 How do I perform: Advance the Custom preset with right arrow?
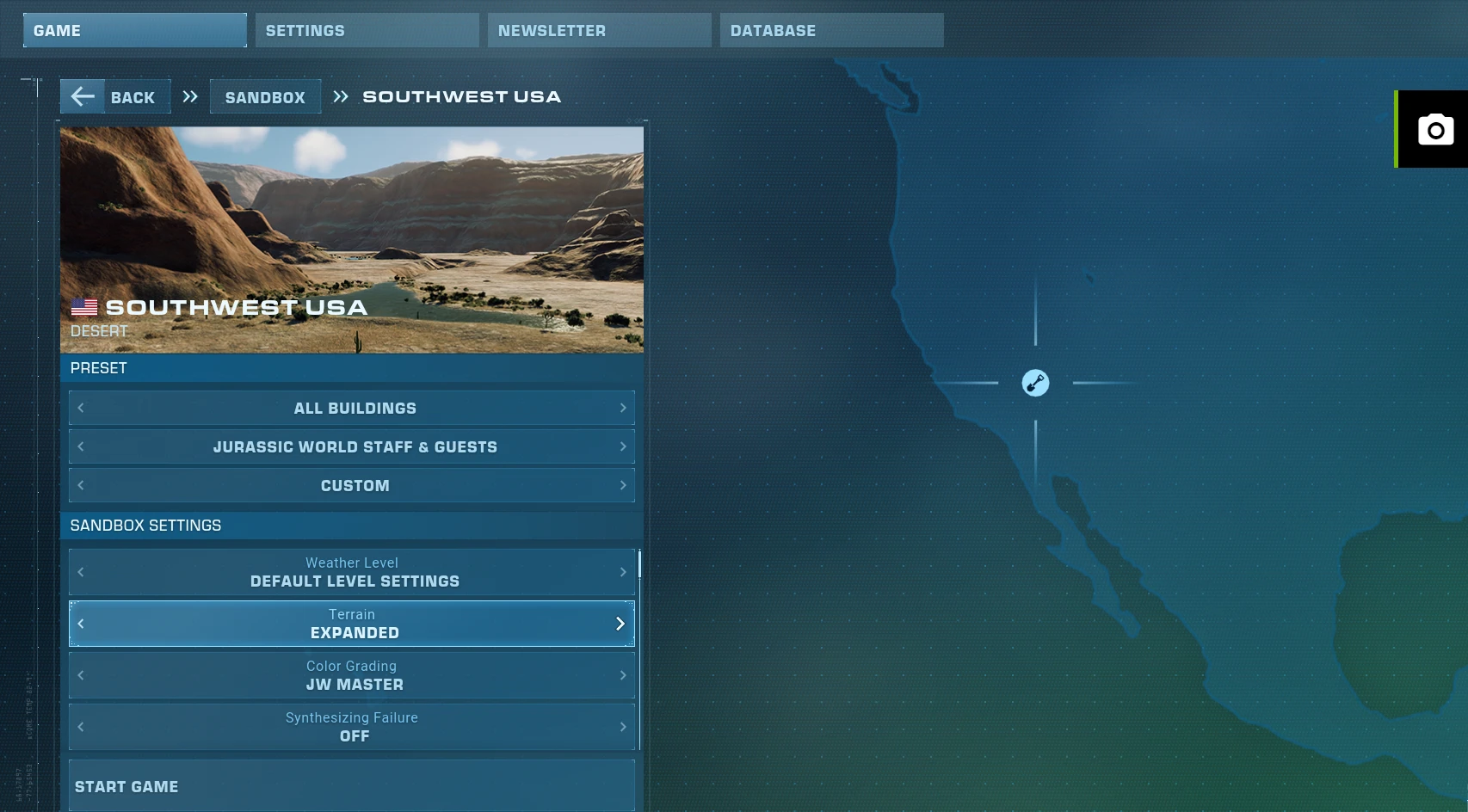[623, 485]
